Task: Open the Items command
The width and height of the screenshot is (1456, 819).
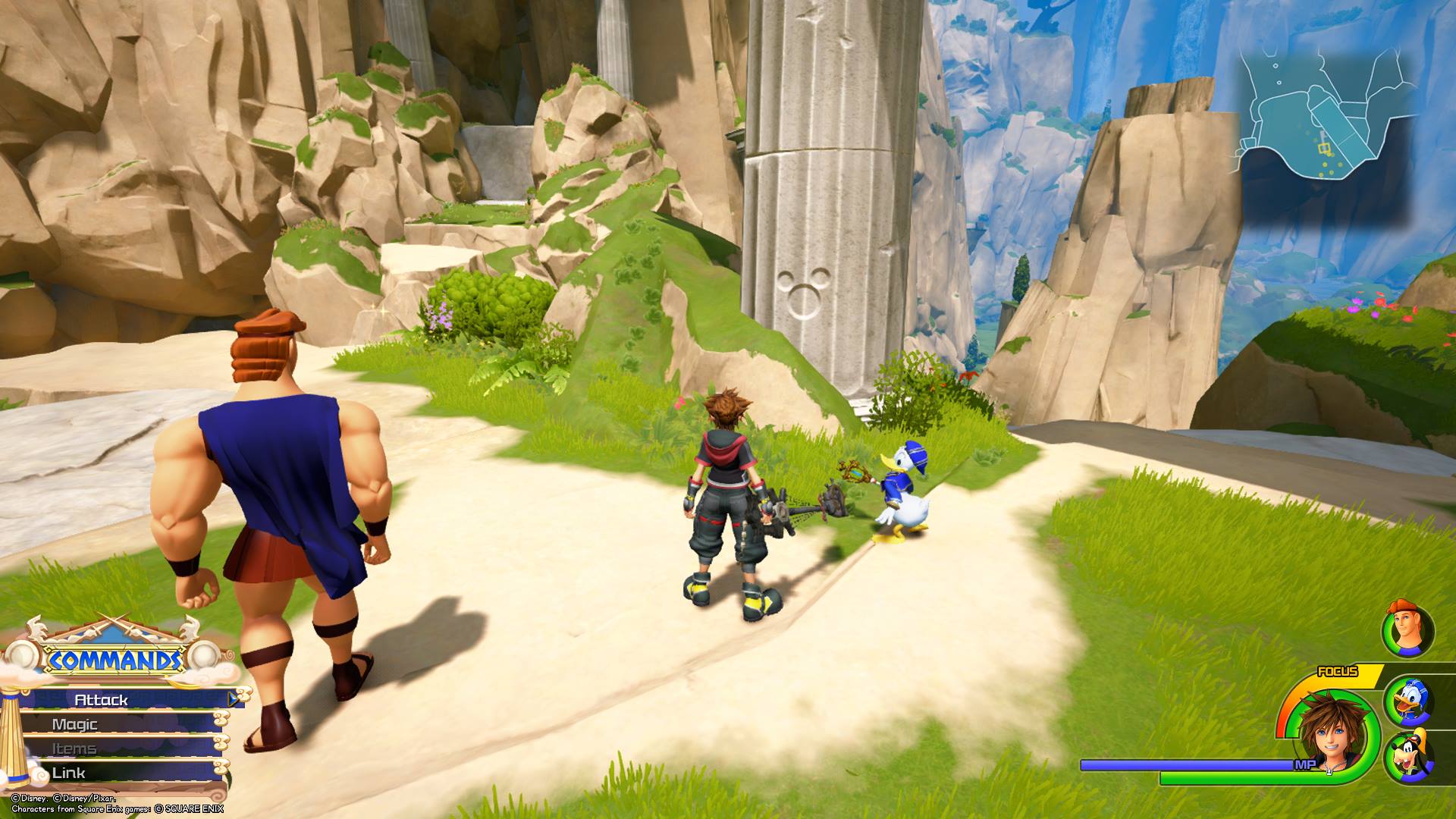Action: point(114,748)
